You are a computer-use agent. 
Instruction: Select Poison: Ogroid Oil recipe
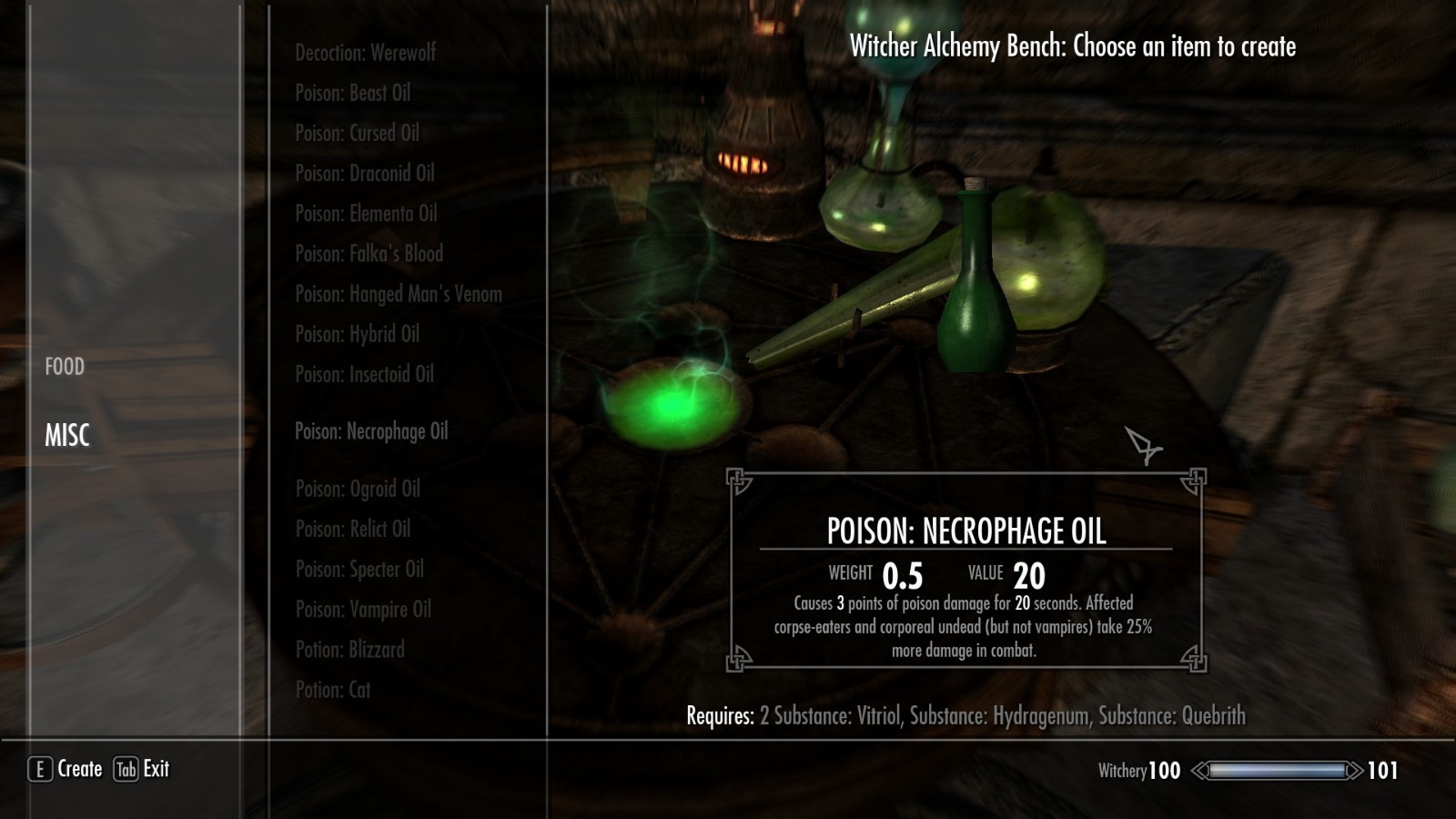(358, 489)
